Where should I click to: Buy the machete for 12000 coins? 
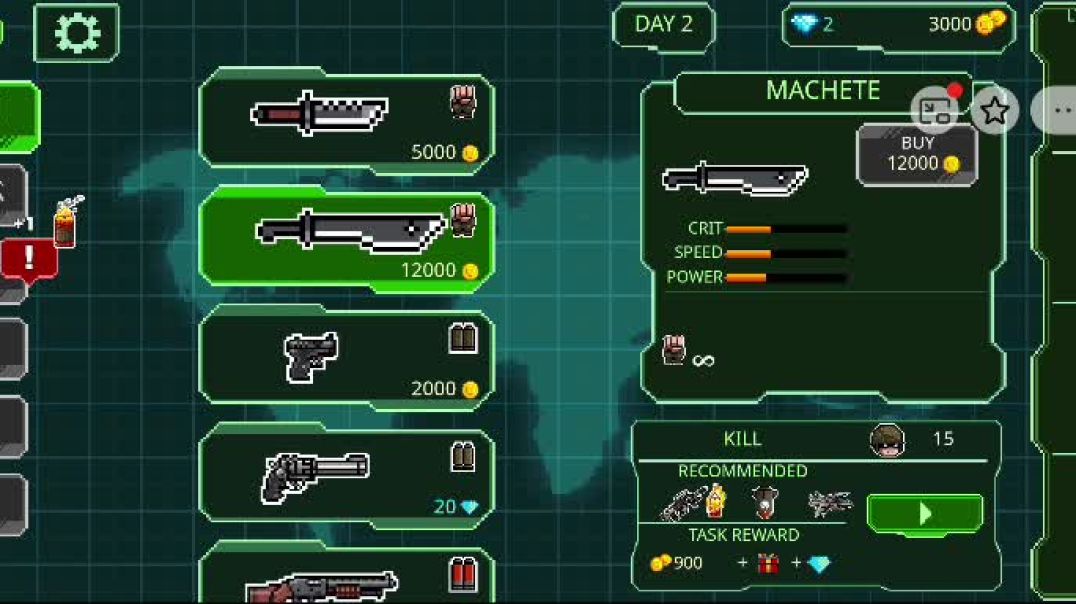(917, 154)
